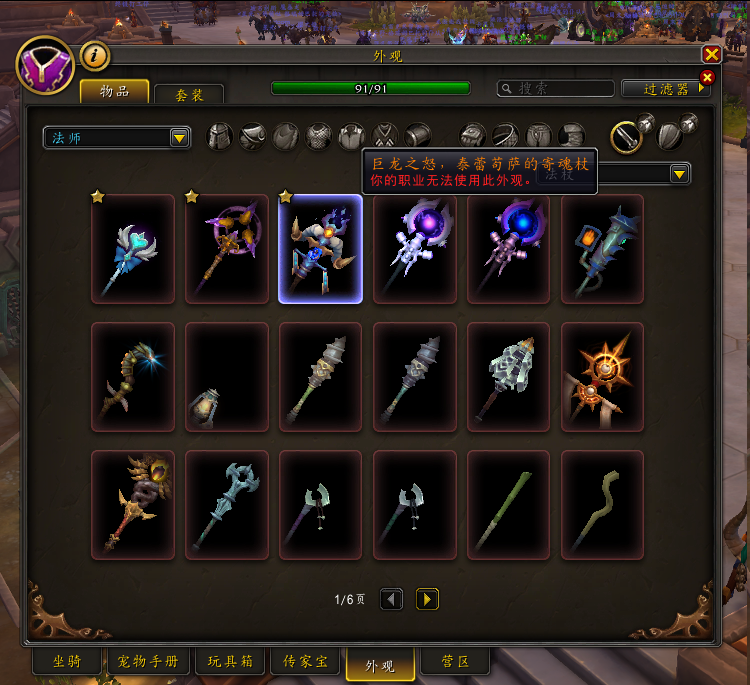
Task: Select the 物品 items tab
Action: (114, 92)
